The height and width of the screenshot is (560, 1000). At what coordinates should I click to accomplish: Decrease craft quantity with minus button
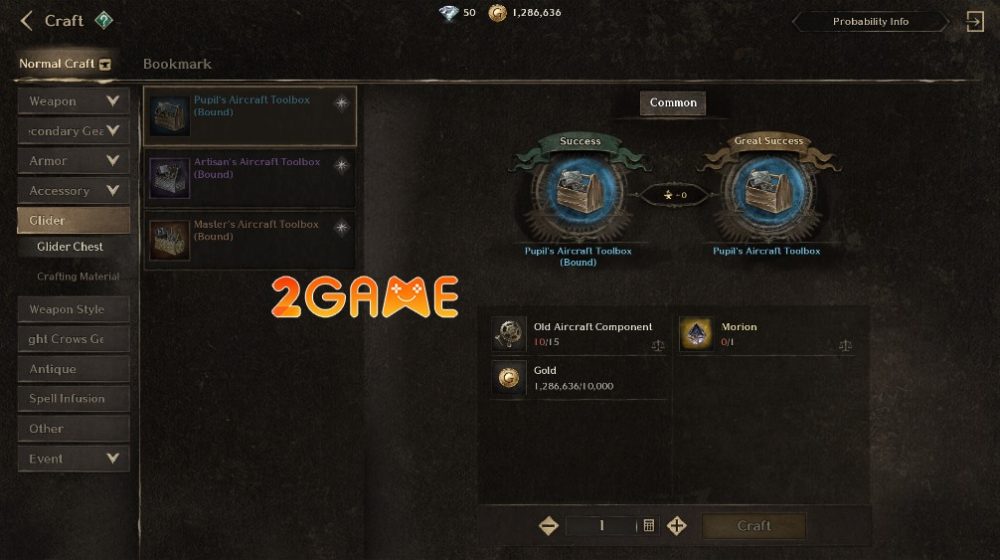pyautogui.click(x=548, y=526)
